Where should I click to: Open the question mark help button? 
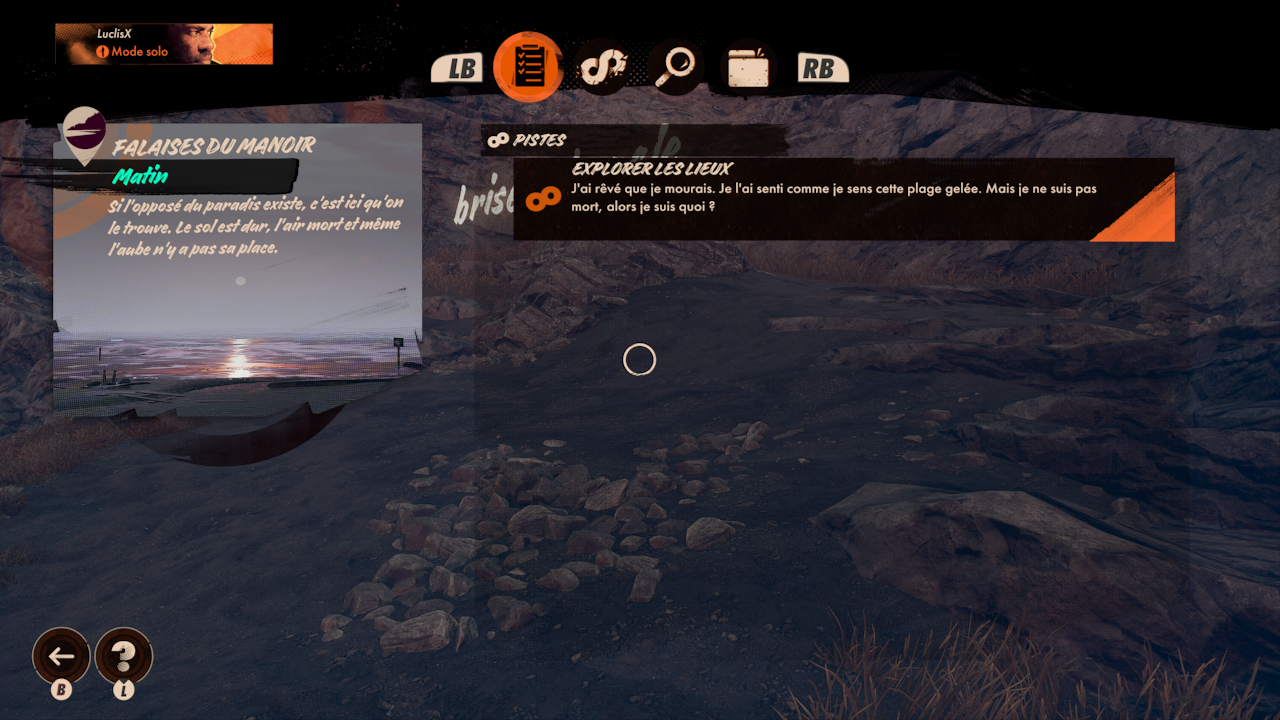(x=123, y=656)
